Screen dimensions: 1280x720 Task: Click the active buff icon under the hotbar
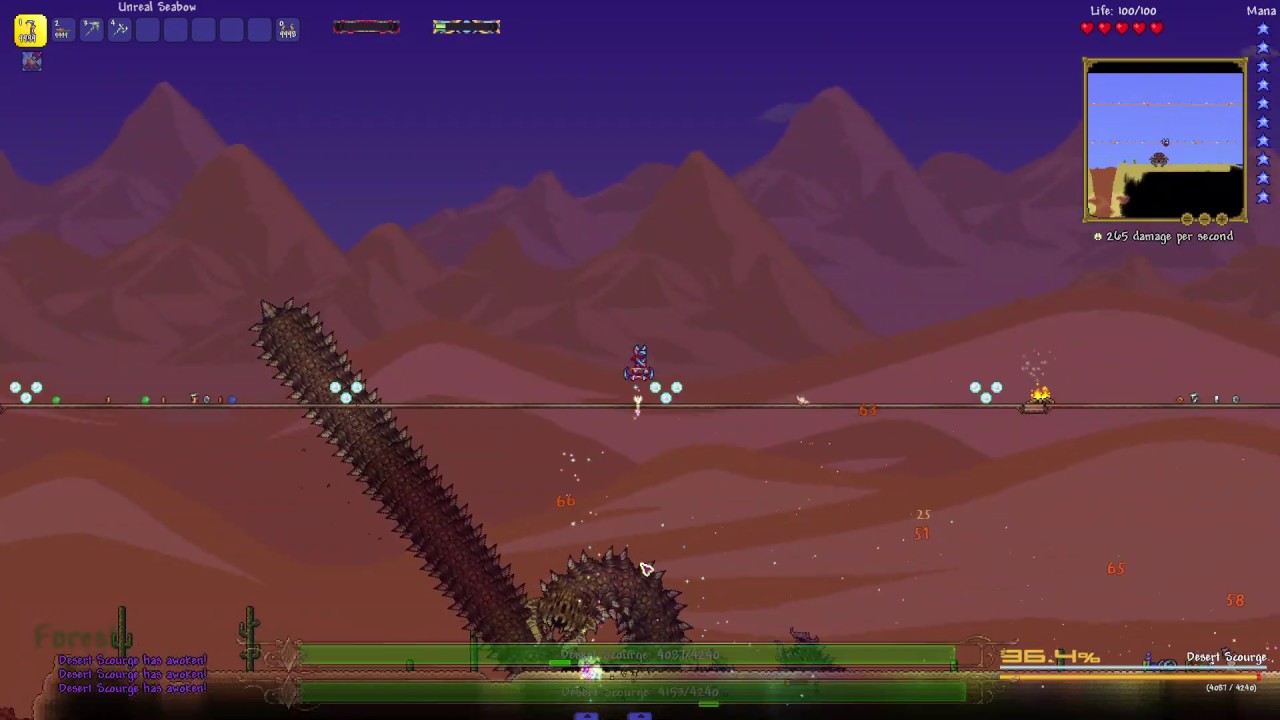click(x=32, y=61)
